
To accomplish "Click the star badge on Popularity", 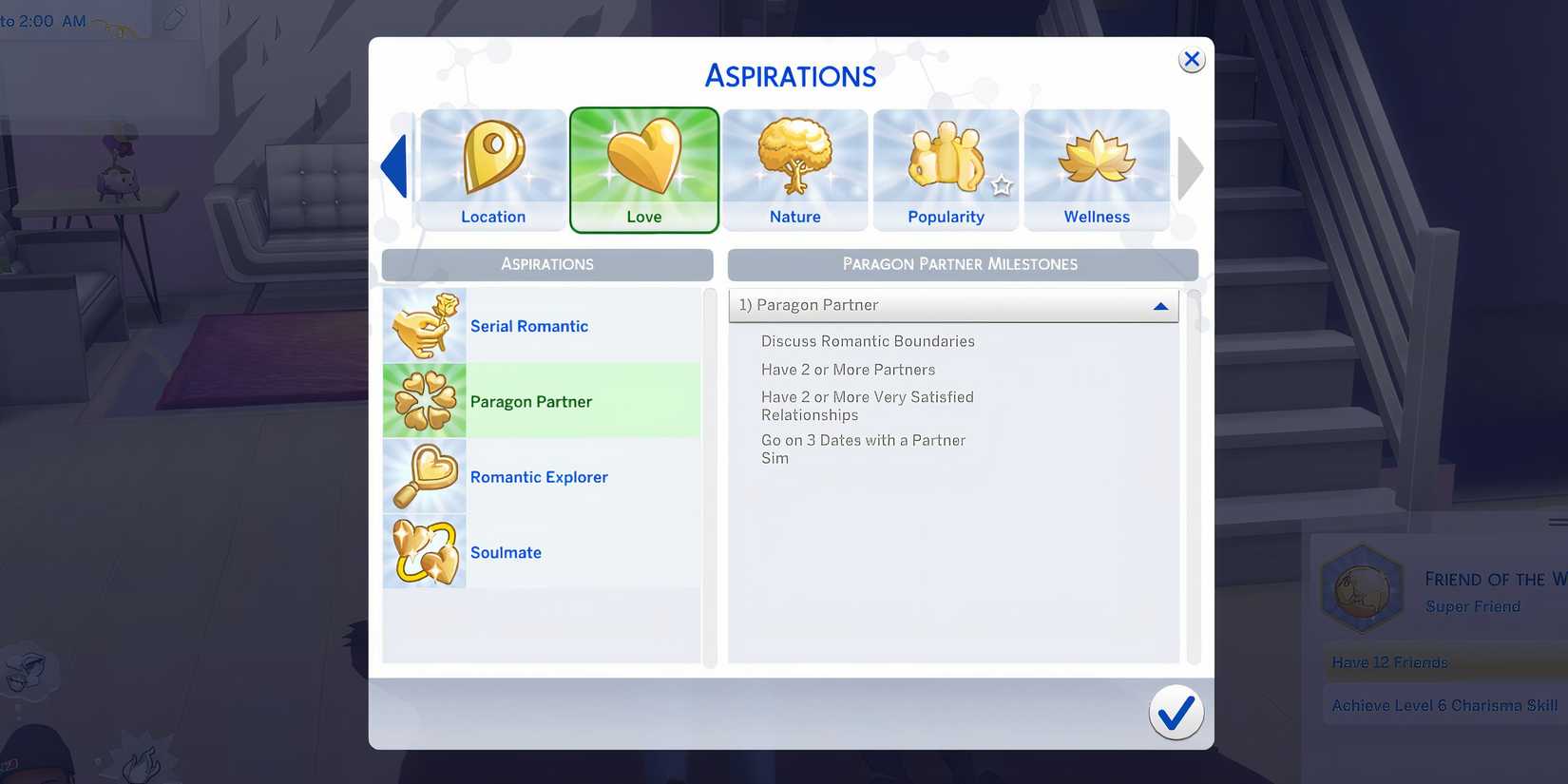I will [x=1003, y=186].
